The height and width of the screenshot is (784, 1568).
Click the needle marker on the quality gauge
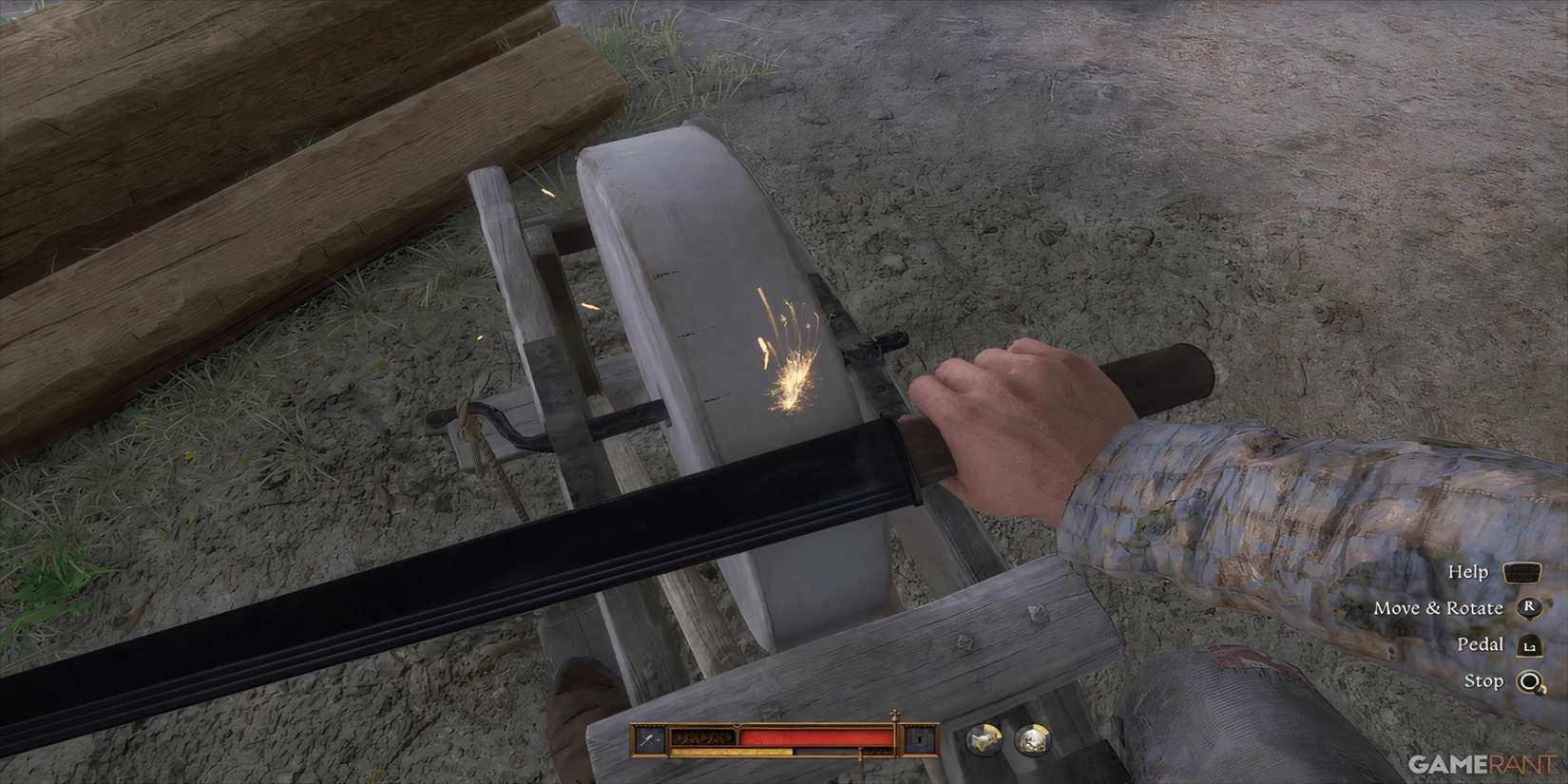(x=894, y=720)
